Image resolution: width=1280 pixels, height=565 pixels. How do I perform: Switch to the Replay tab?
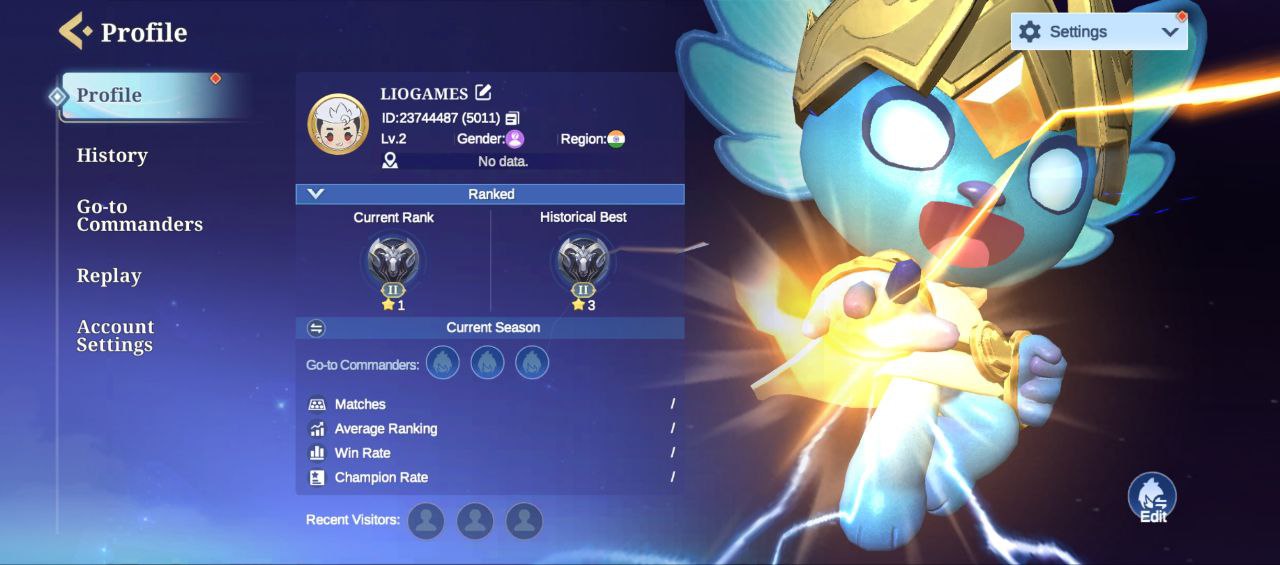[x=109, y=276]
